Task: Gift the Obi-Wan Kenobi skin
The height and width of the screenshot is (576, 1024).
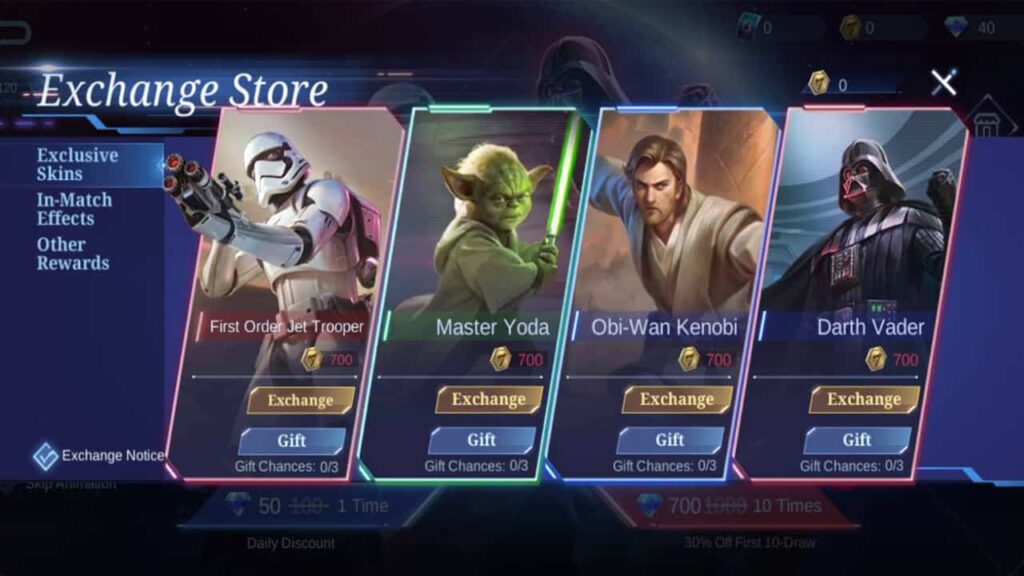Action: [x=669, y=440]
